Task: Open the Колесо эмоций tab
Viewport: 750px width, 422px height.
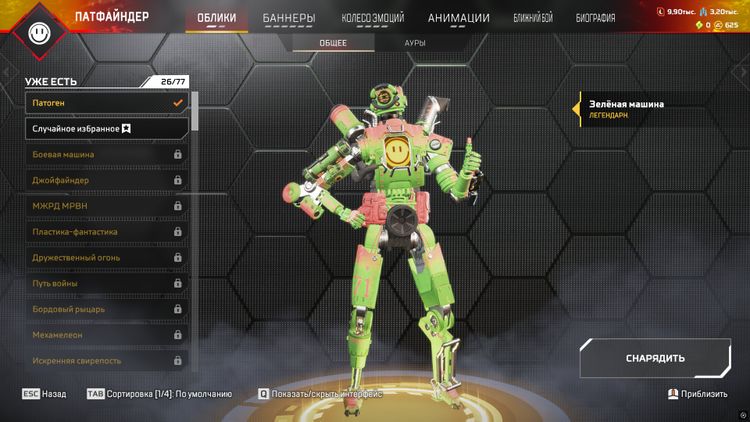Action: click(x=371, y=18)
